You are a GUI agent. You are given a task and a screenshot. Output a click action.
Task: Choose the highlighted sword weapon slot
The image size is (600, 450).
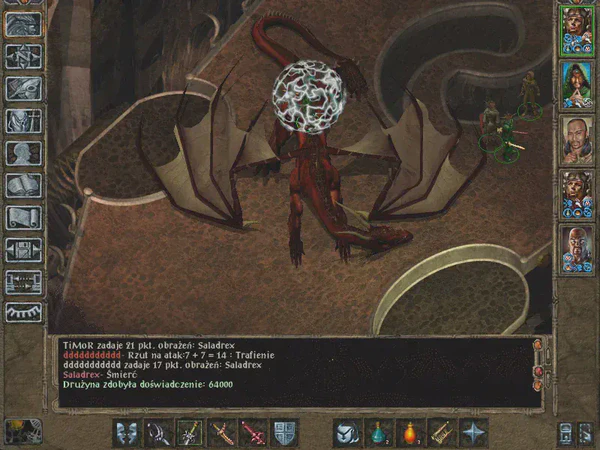190,432
